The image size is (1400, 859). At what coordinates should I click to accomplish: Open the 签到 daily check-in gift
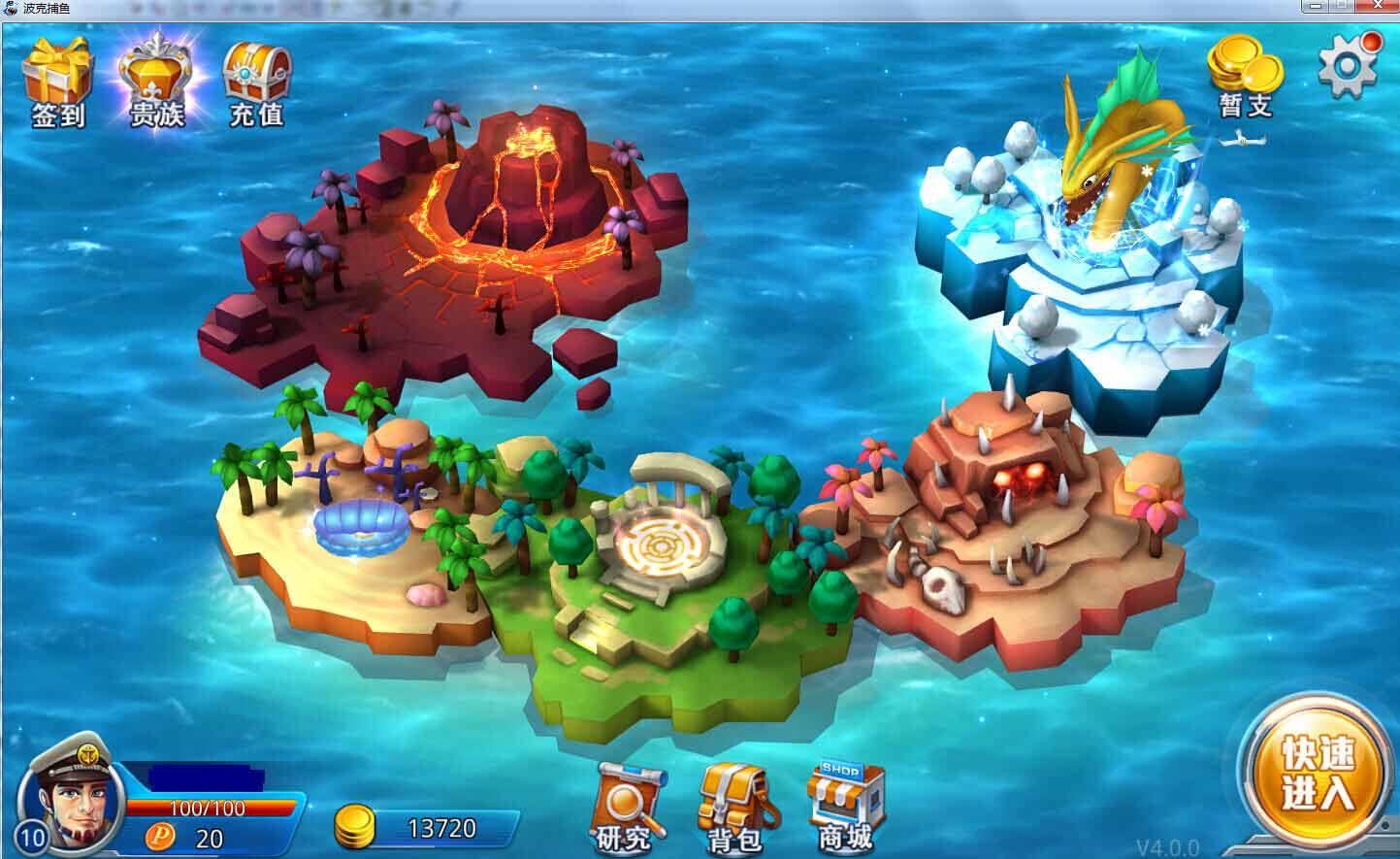tap(58, 83)
